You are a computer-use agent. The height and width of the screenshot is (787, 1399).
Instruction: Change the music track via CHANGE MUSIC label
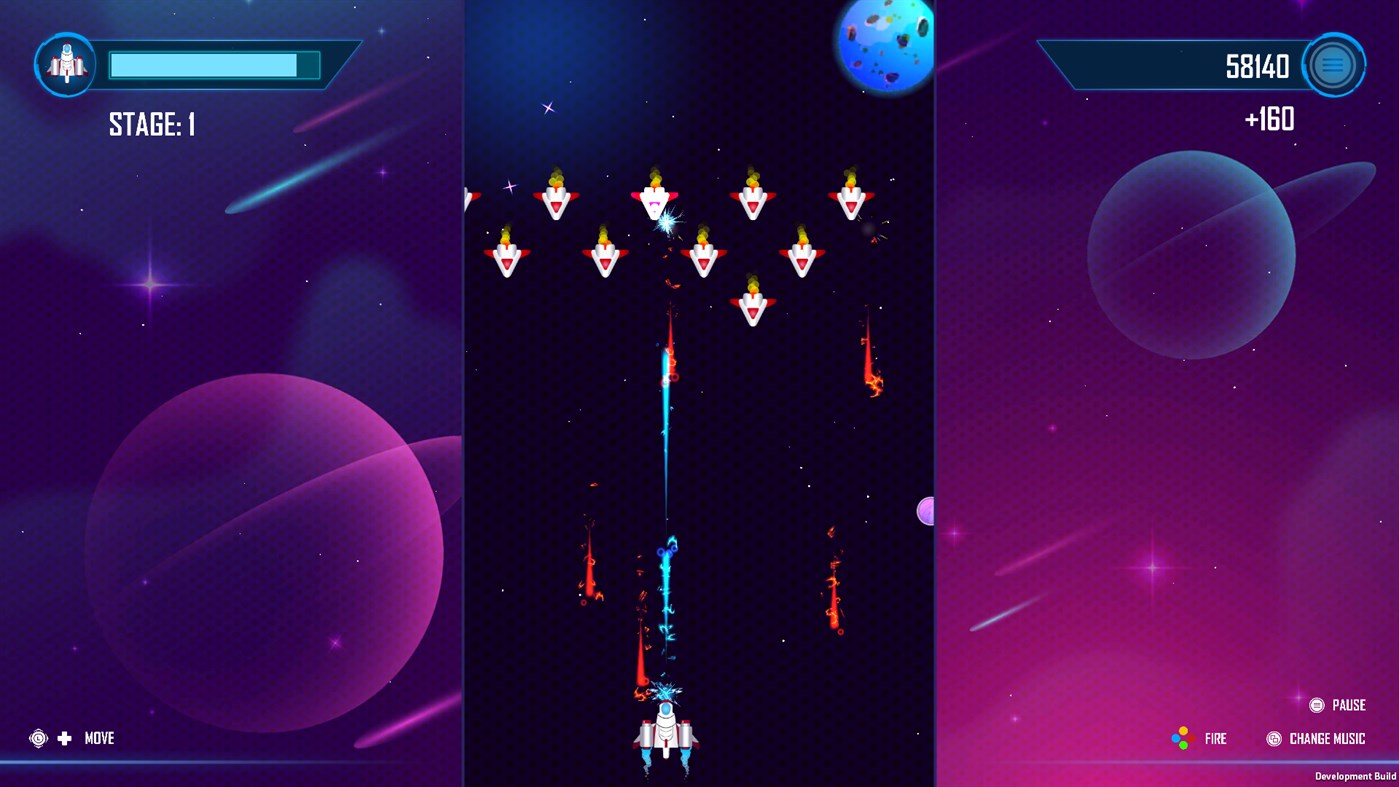coord(1327,739)
